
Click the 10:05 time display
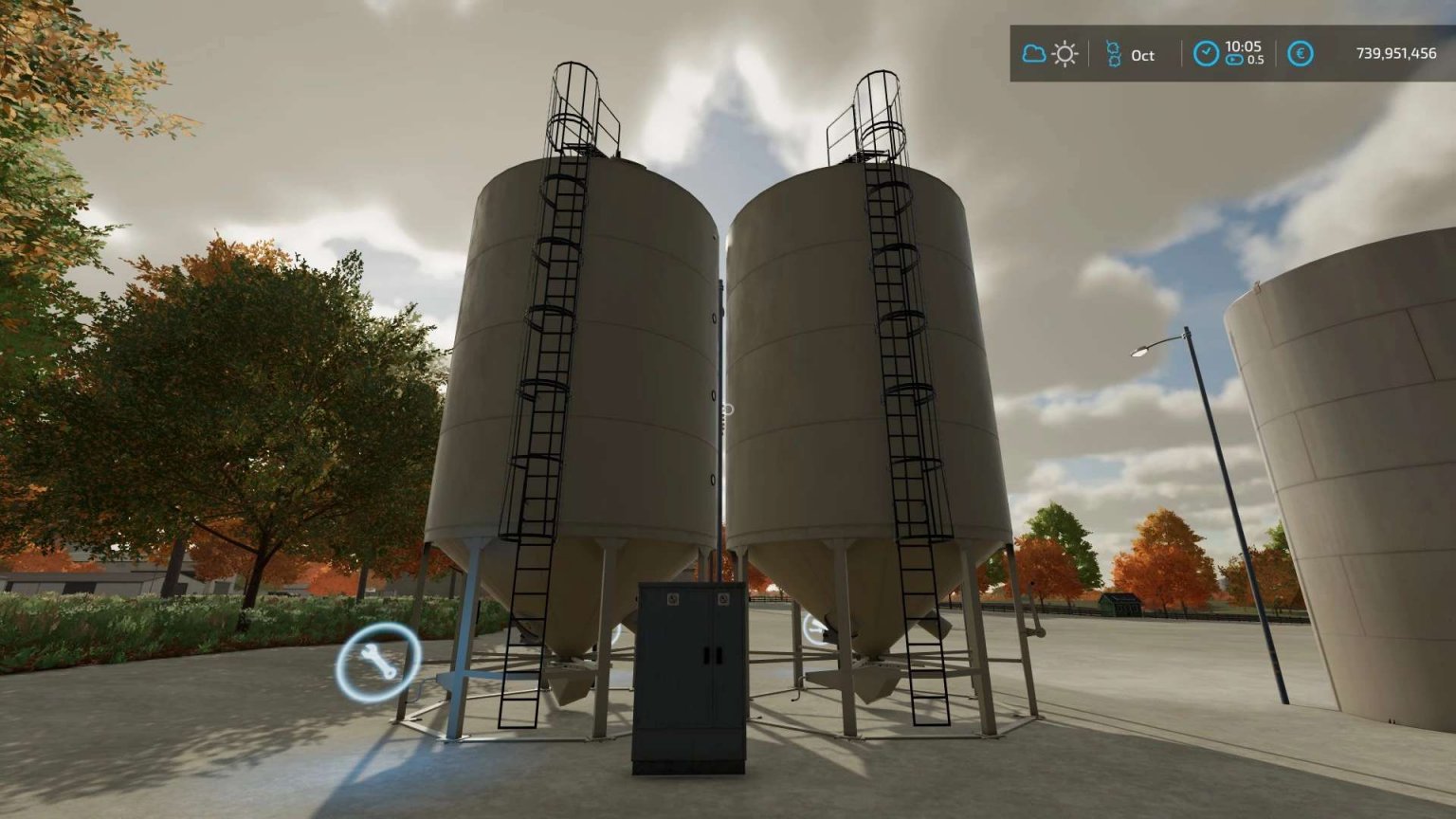coord(1244,45)
